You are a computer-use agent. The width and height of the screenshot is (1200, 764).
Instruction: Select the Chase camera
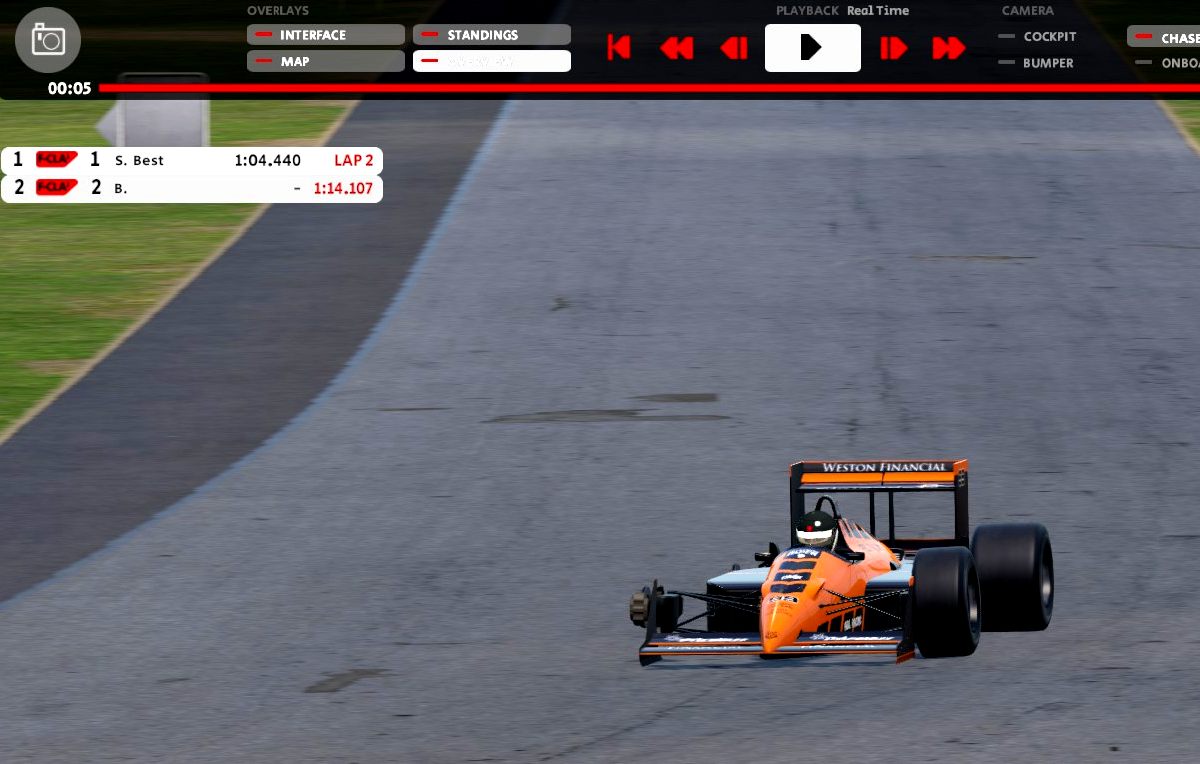point(1165,38)
